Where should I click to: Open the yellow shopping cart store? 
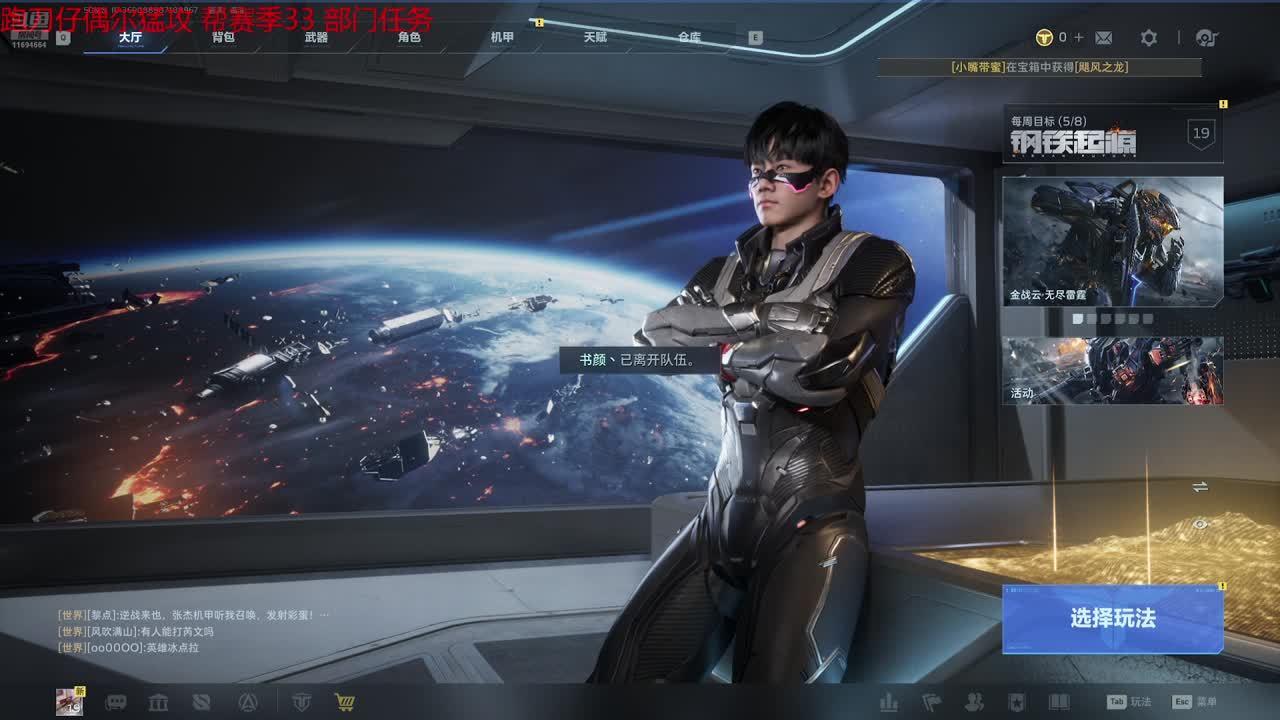tap(345, 702)
